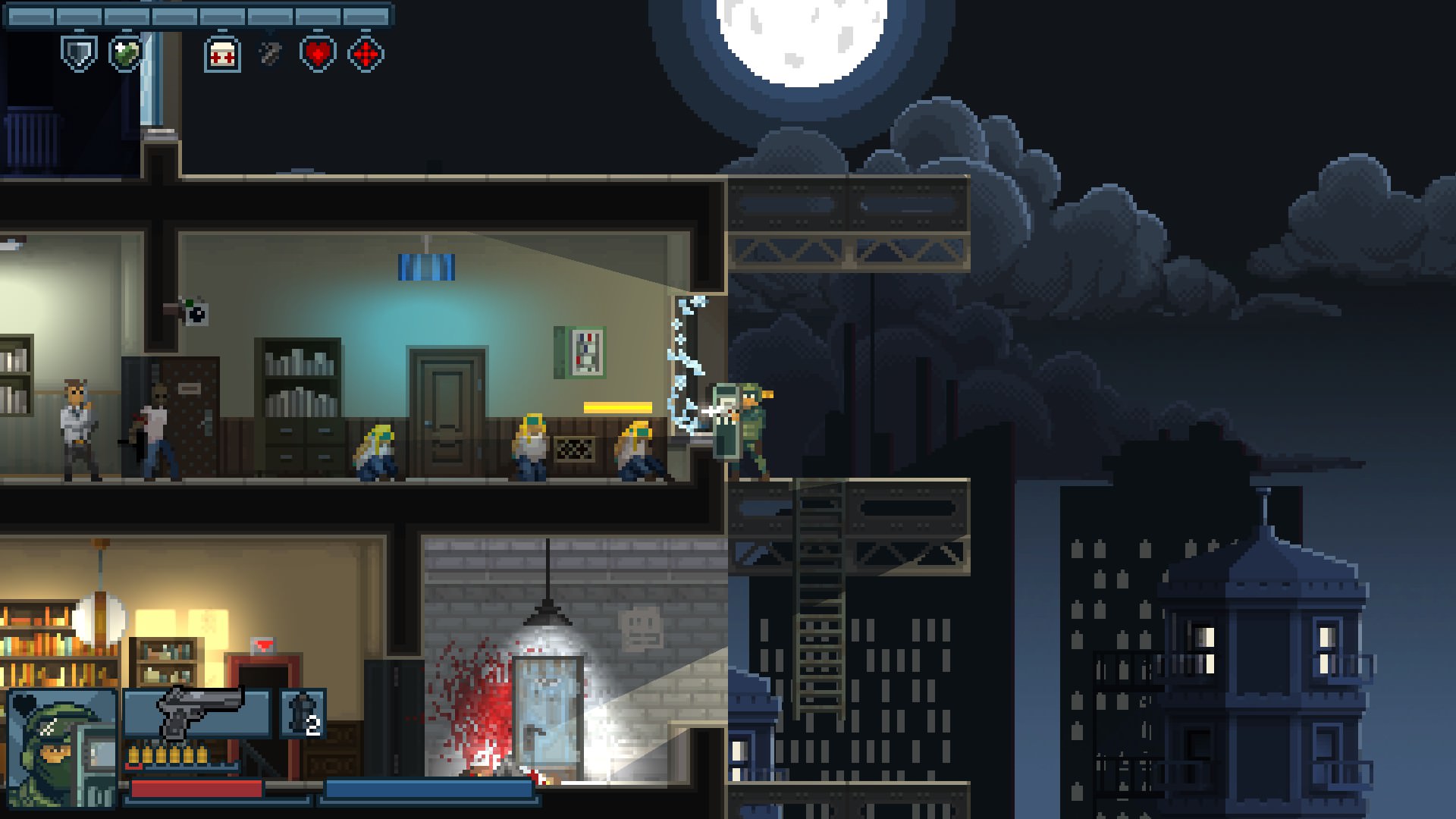The image size is (1456, 819).
Task: Select the grenade gear slot
Action: click(303, 713)
